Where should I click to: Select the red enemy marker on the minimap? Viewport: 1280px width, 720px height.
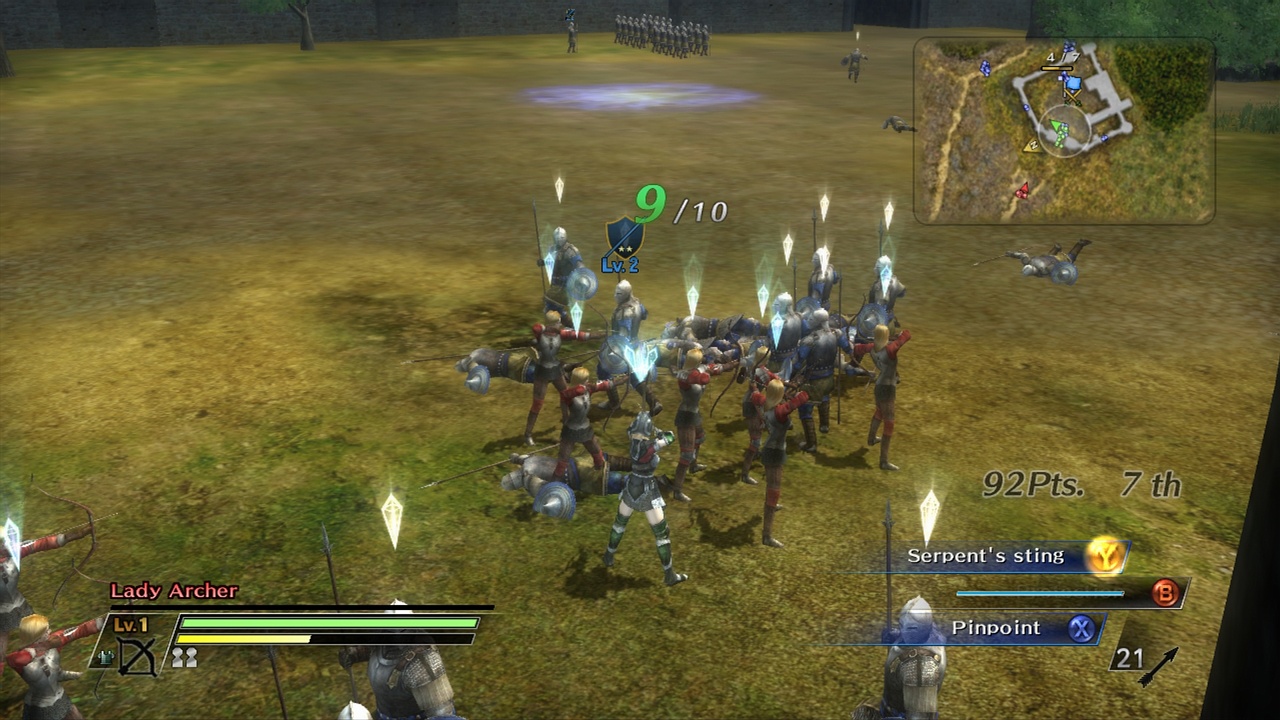coord(1023,191)
